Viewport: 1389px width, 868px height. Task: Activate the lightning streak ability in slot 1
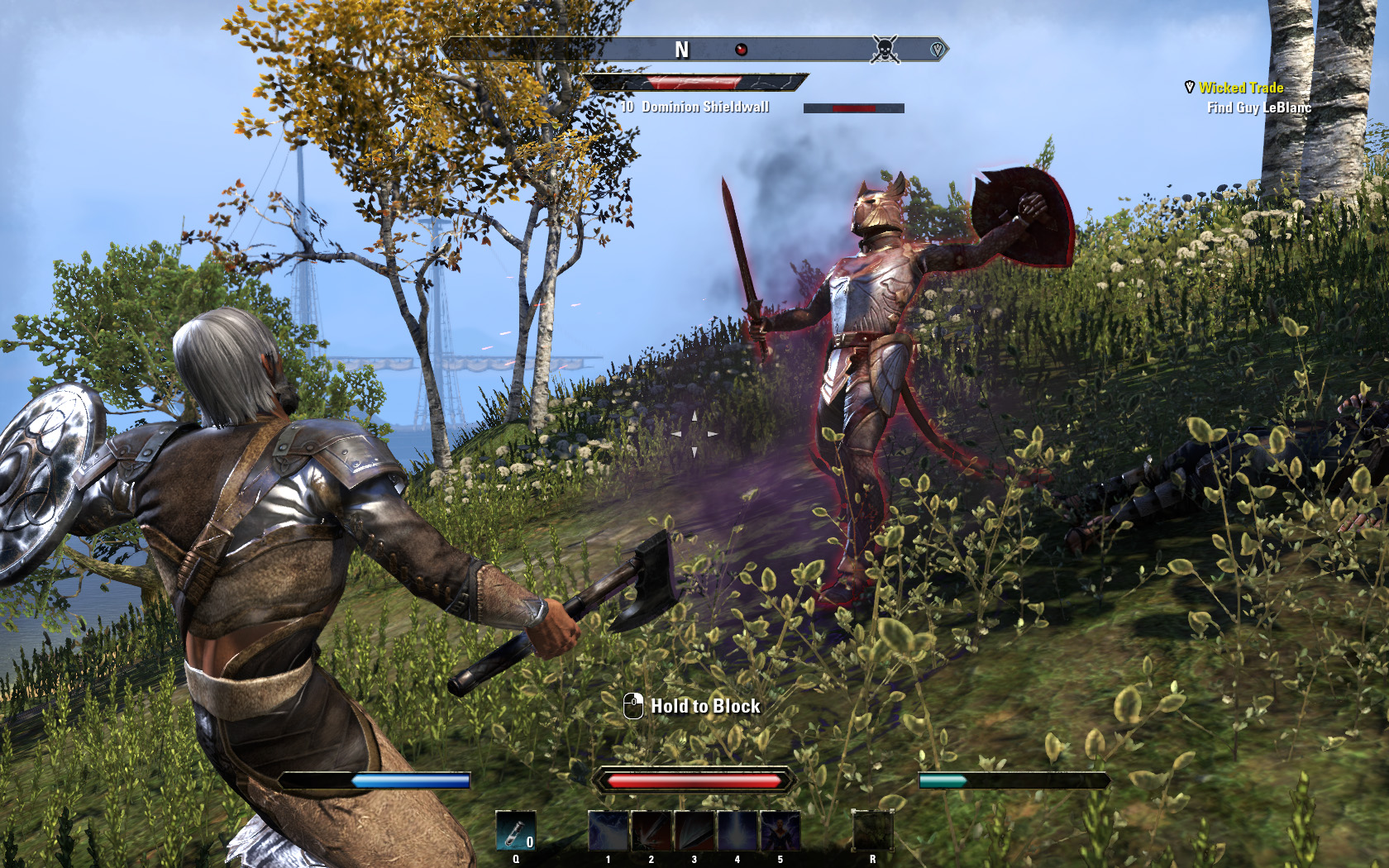coord(609,831)
